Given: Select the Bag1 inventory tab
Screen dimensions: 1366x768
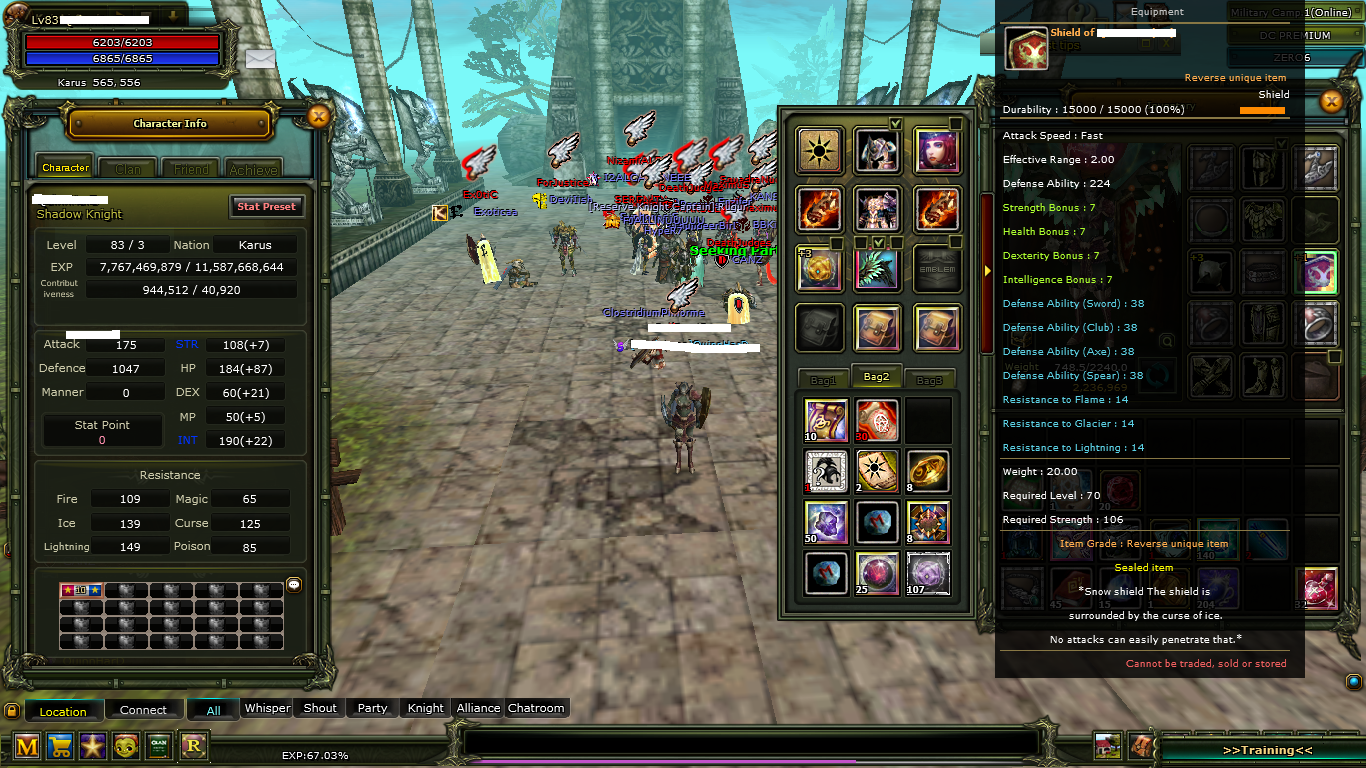Looking at the screenshot, I should 823,380.
